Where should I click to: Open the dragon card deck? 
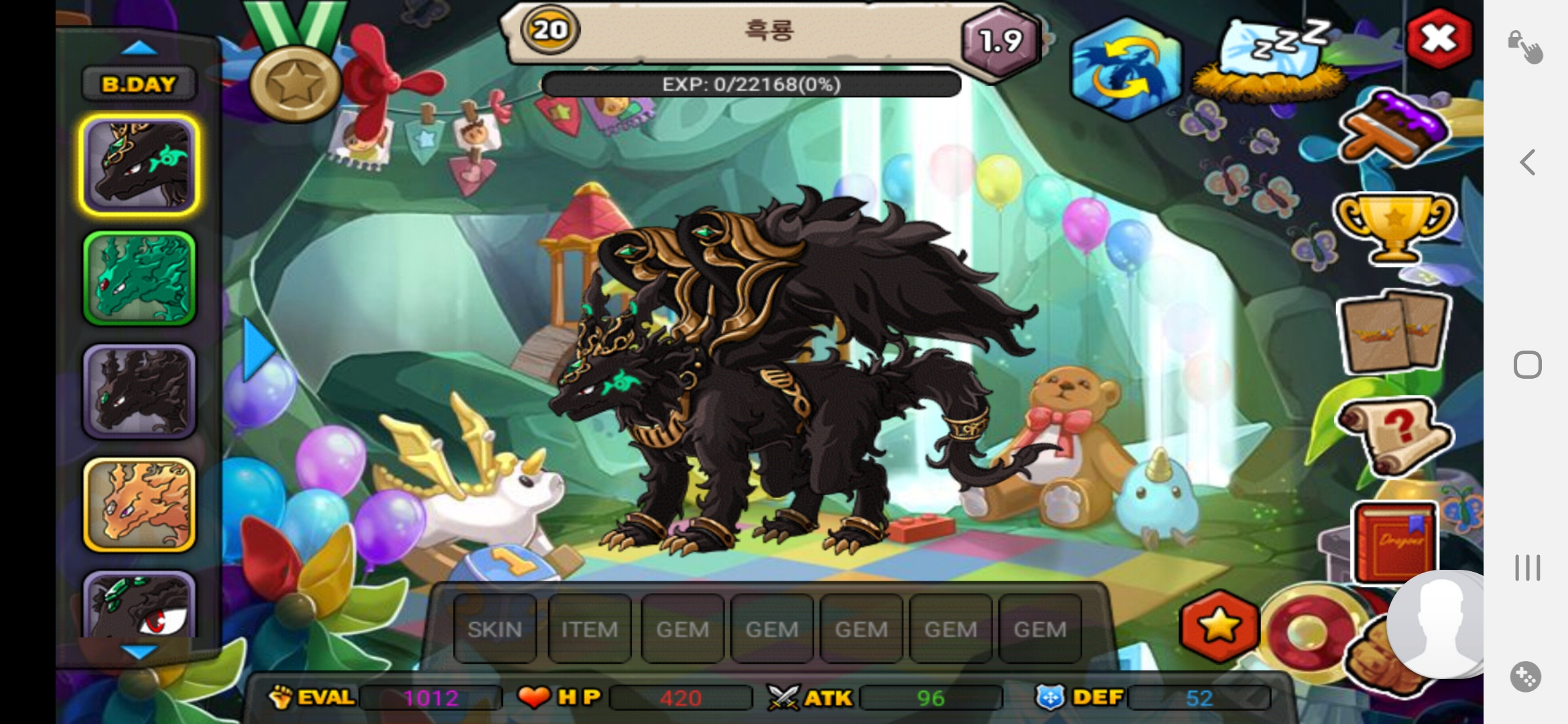click(x=1394, y=332)
